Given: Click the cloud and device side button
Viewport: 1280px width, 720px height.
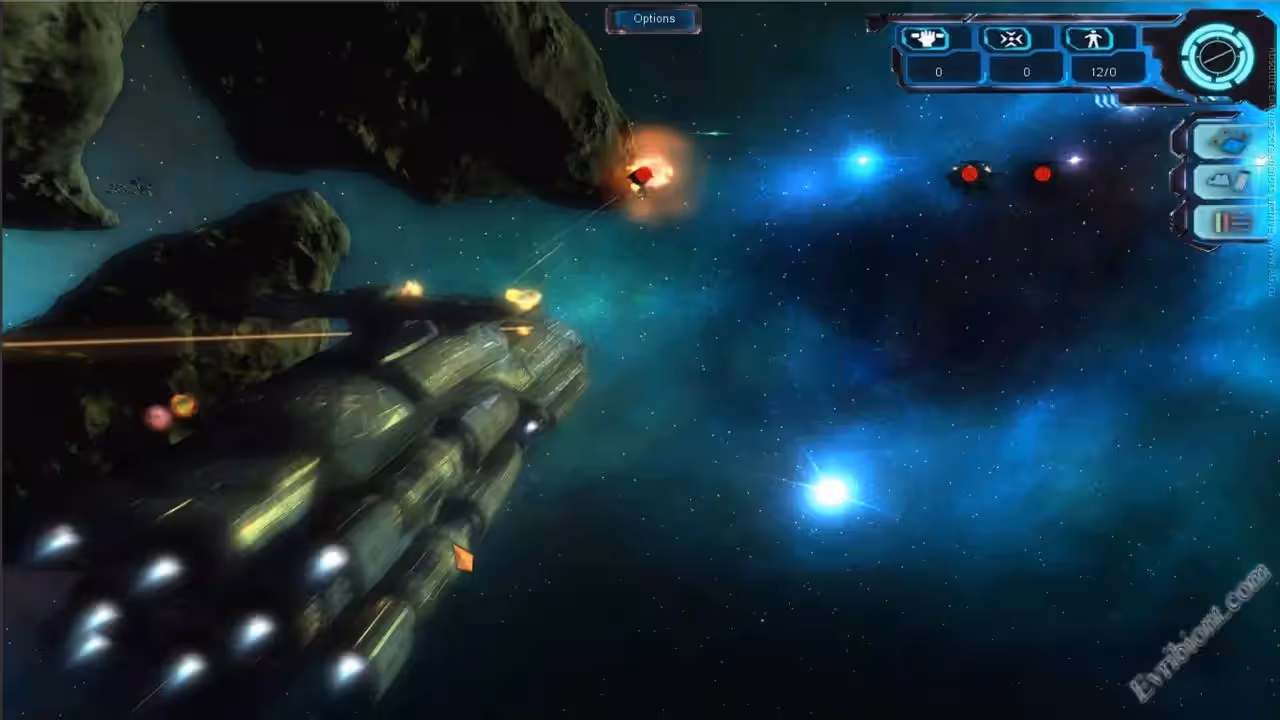Looking at the screenshot, I should [1228, 182].
